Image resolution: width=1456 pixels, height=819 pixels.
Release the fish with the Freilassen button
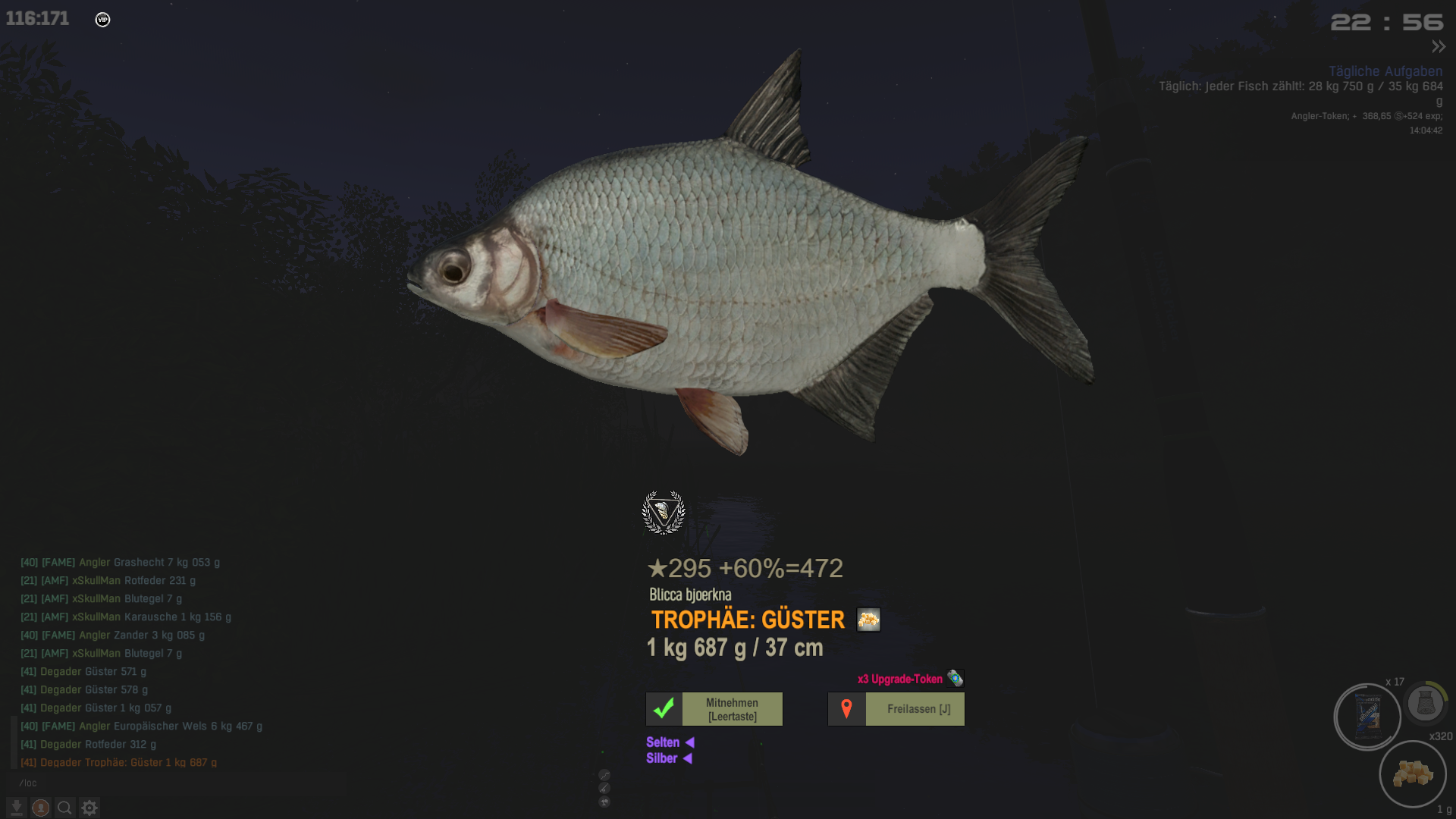tap(896, 709)
